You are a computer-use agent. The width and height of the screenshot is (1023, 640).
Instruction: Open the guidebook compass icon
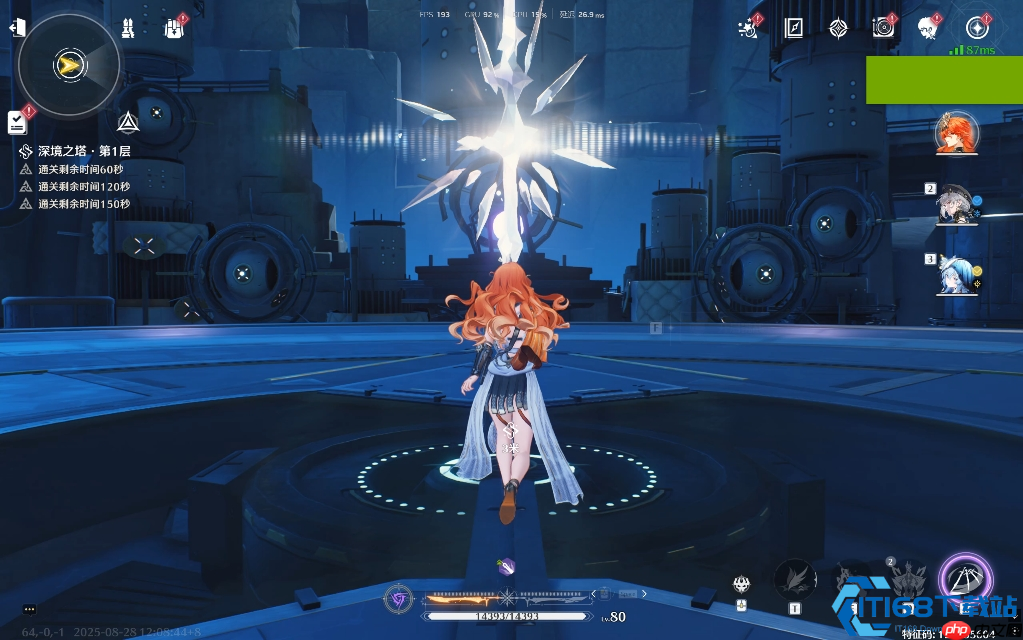794,28
